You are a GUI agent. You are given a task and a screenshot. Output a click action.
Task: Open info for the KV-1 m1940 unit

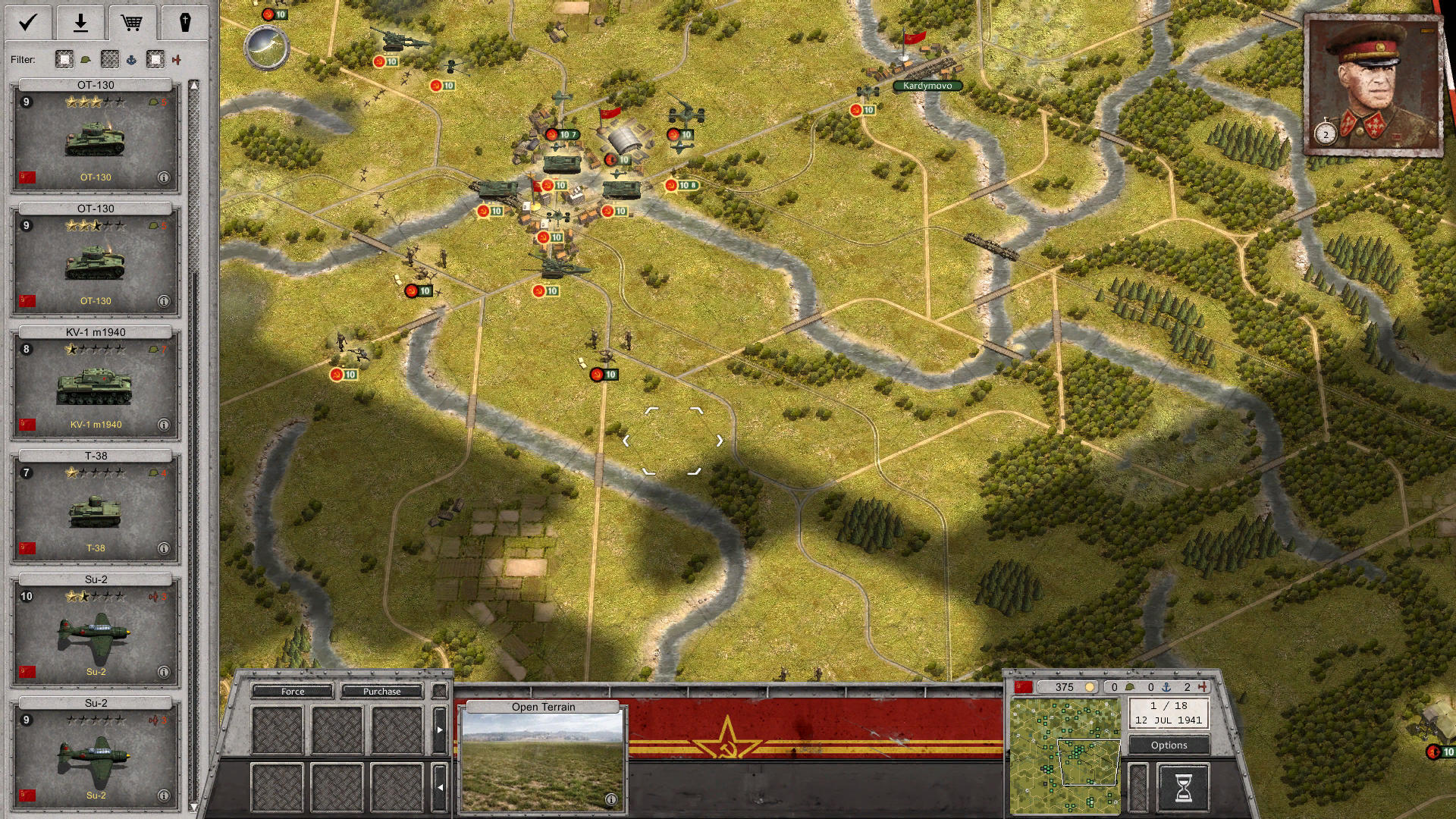click(163, 424)
